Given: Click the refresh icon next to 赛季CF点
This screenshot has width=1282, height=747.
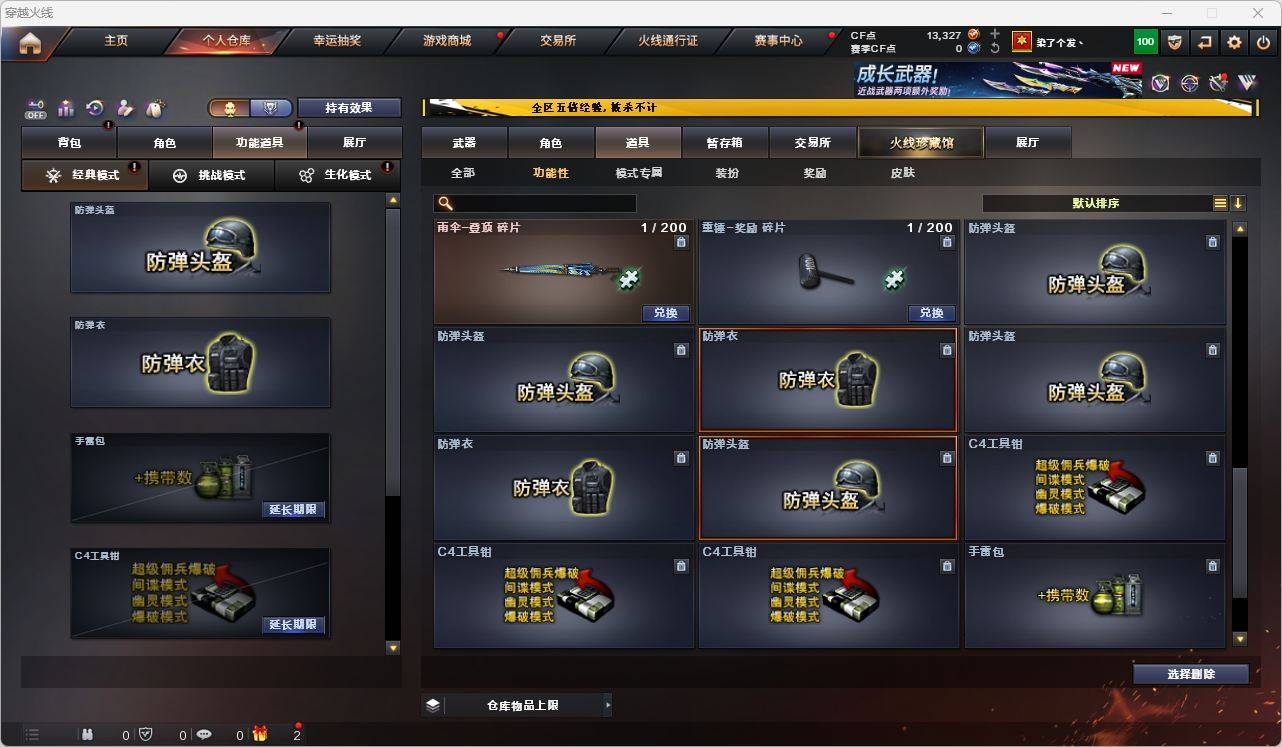Looking at the screenshot, I should coord(995,47).
